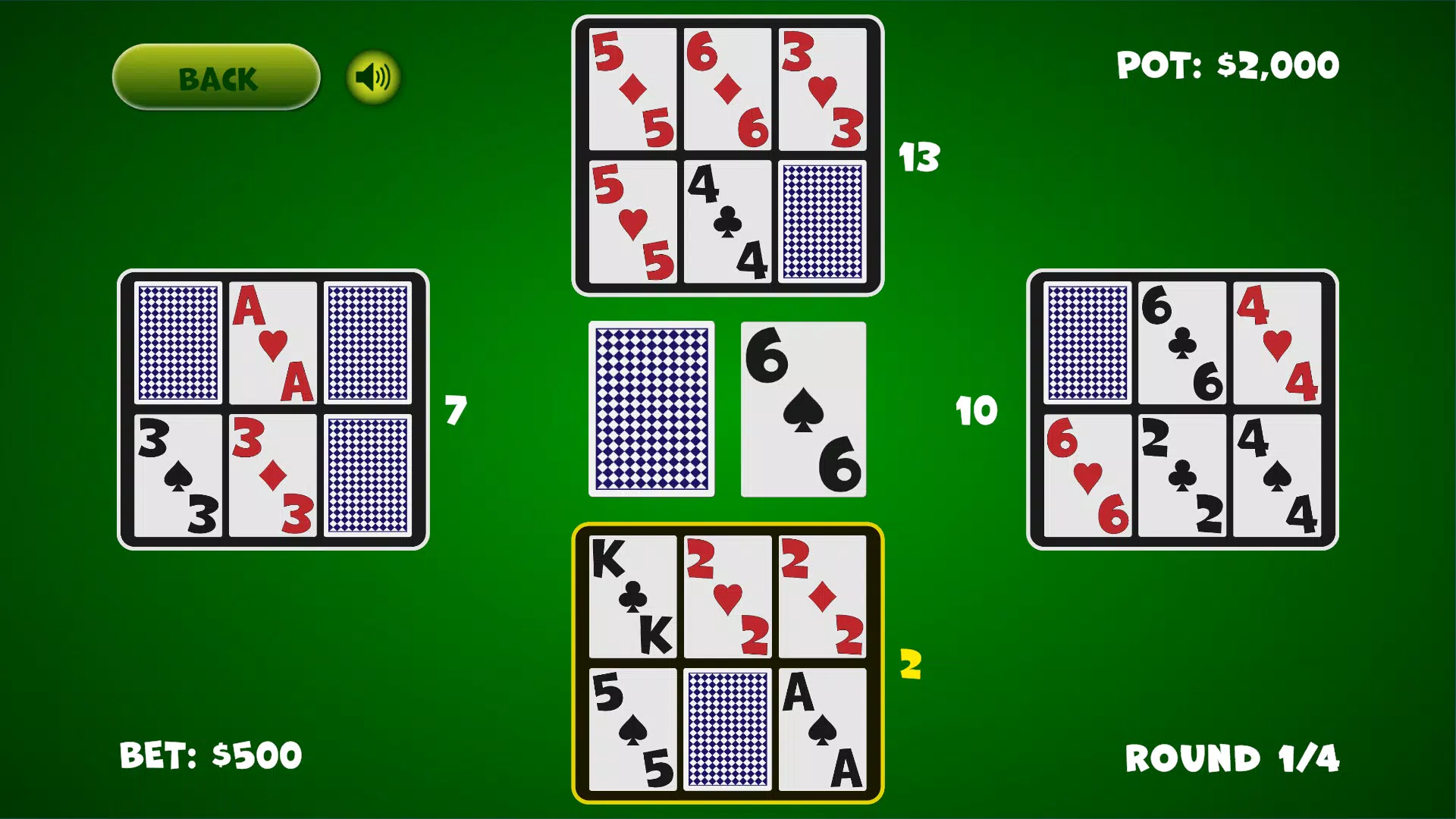Click the right opponent's score of 10
The height and width of the screenshot is (819, 1456).
978,410
